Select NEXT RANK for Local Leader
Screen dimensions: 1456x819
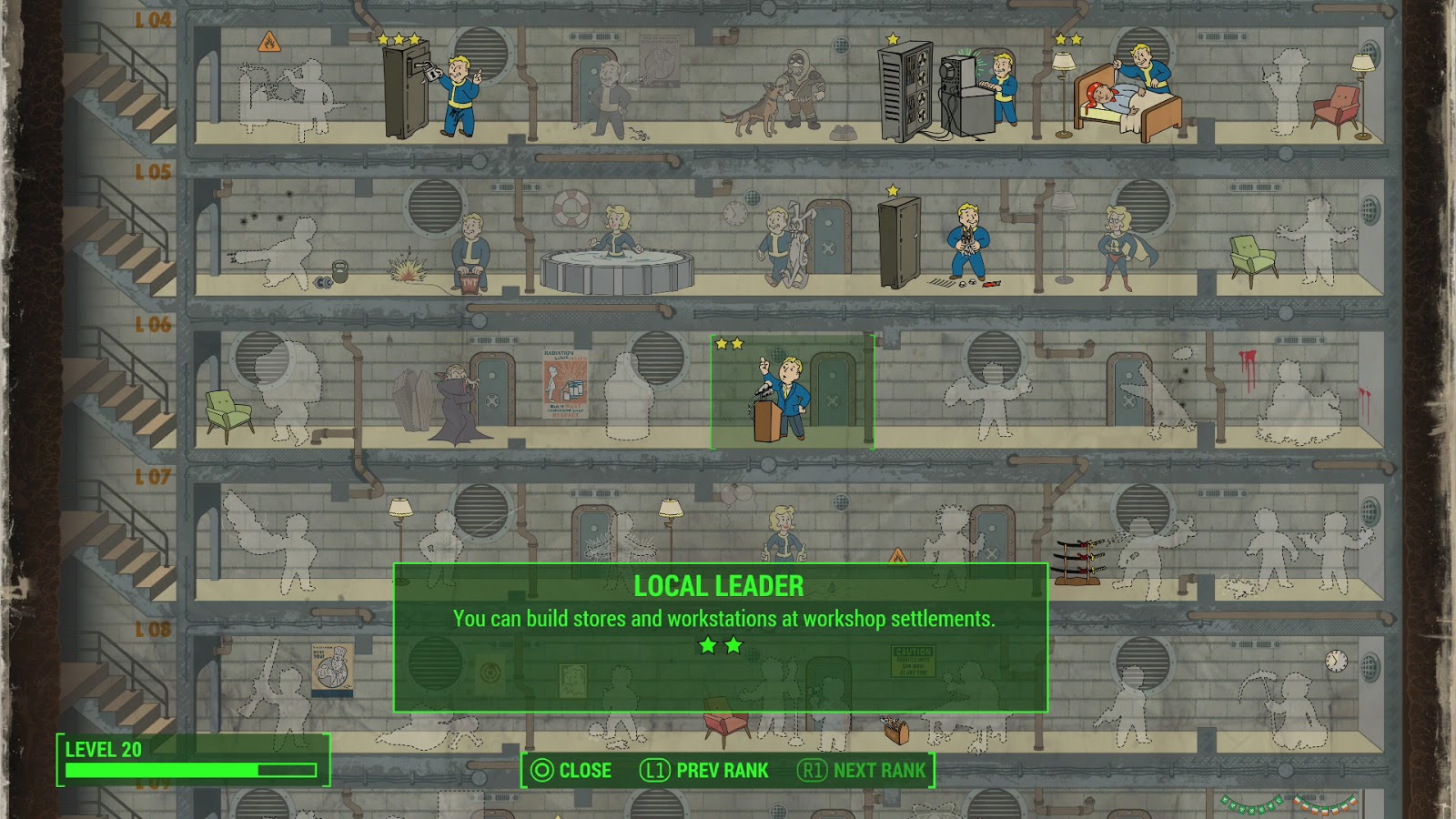tap(869, 771)
